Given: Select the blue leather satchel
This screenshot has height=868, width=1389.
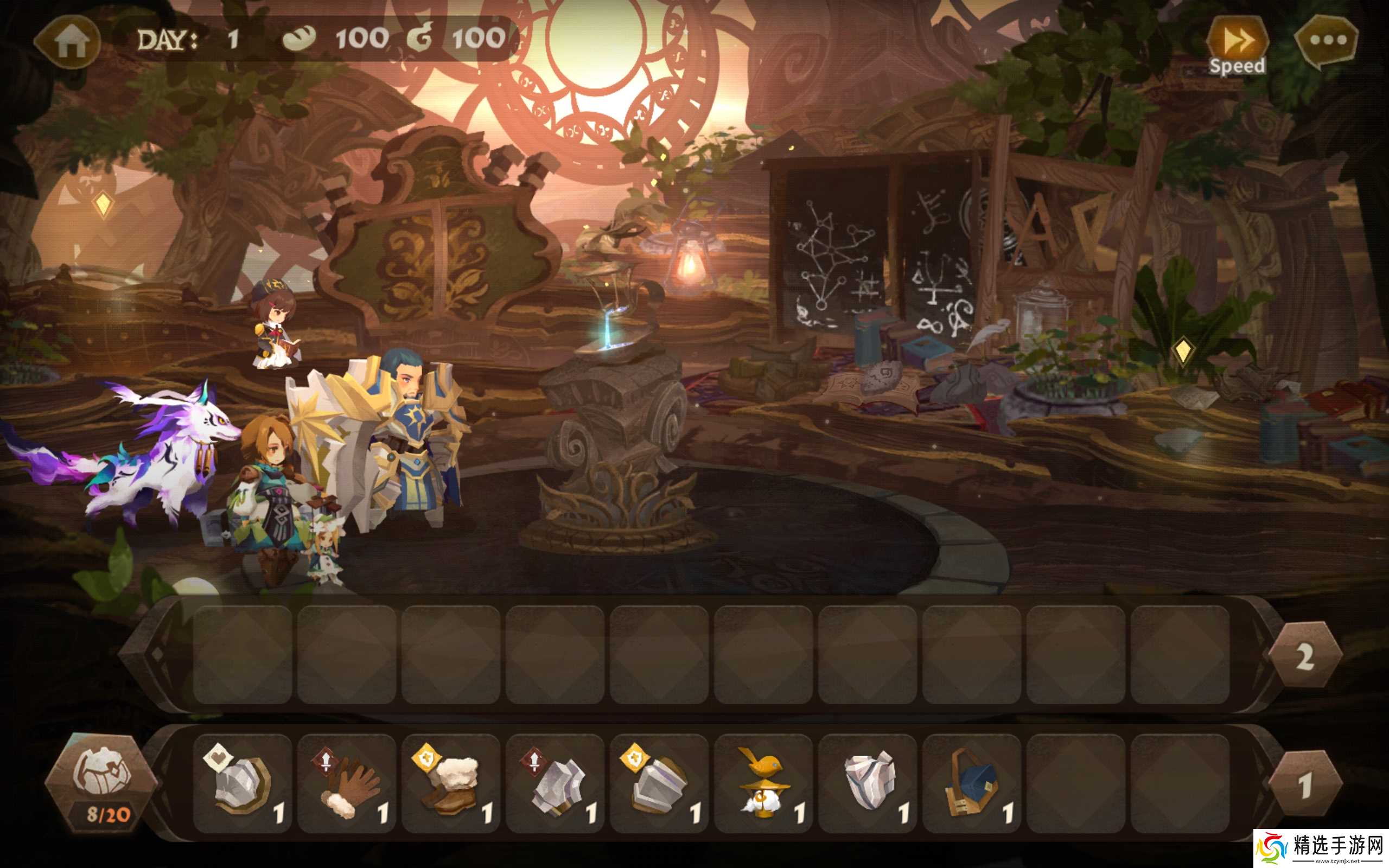Looking at the screenshot, I should point(972,783).
